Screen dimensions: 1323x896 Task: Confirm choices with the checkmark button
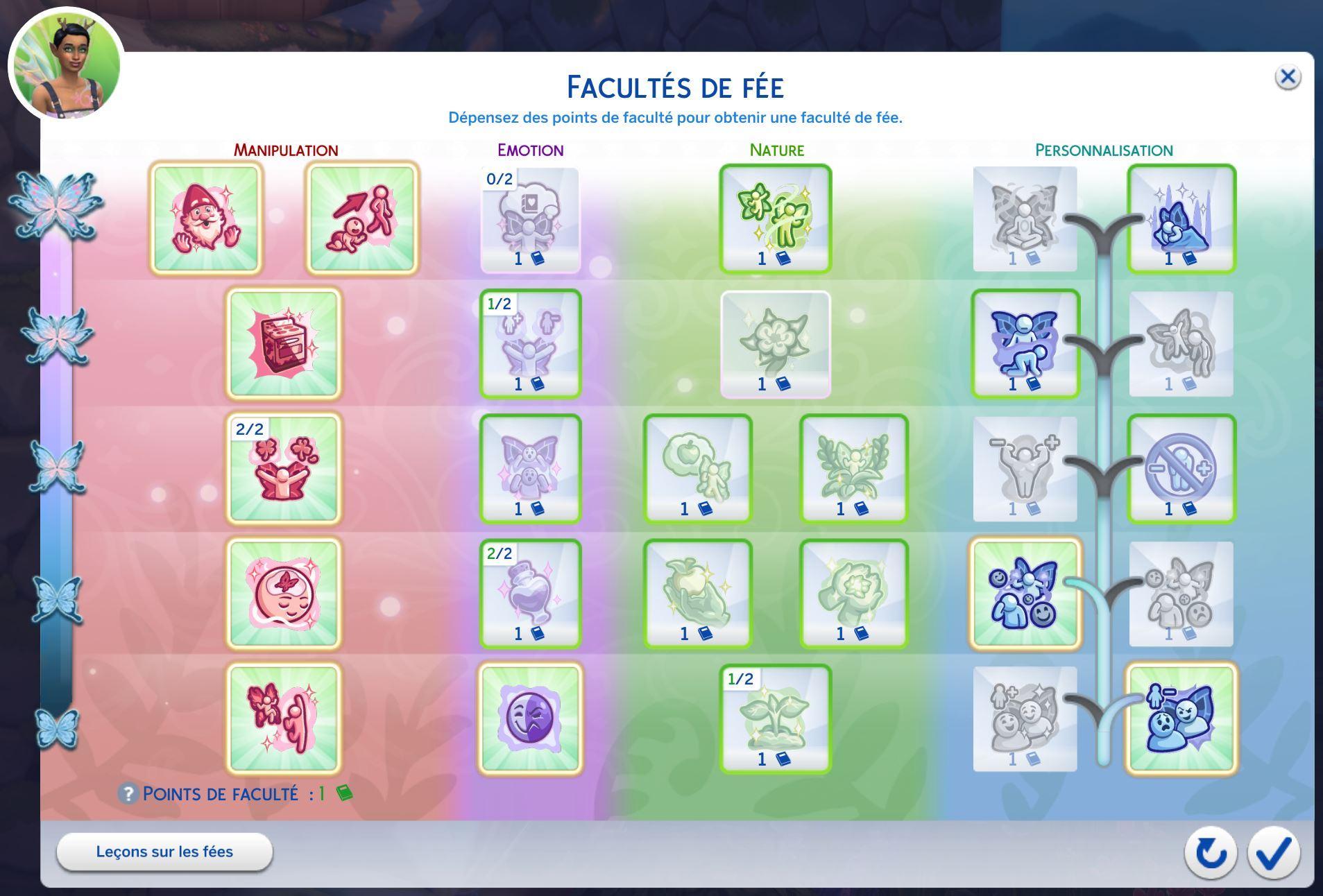coord(1274,852)
